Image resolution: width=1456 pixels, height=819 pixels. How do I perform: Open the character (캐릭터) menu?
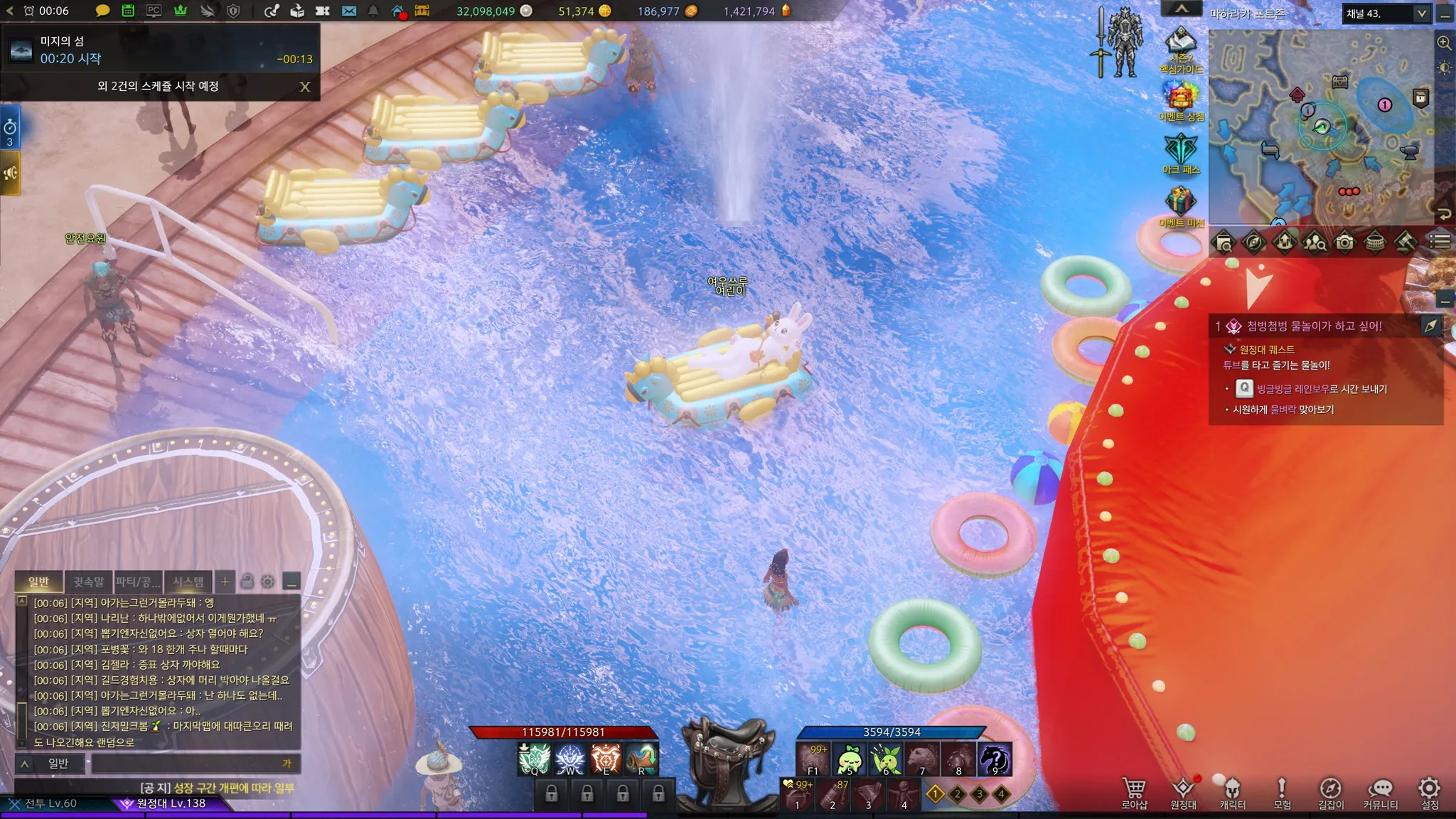(1232, 791)
